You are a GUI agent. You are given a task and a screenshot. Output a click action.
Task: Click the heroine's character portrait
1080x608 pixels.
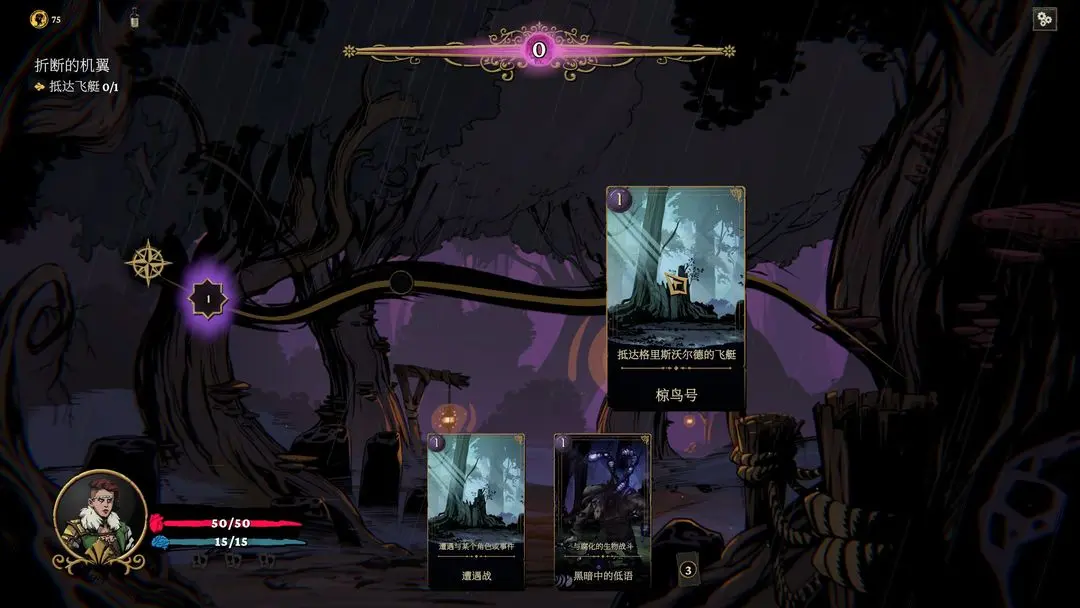100,521
